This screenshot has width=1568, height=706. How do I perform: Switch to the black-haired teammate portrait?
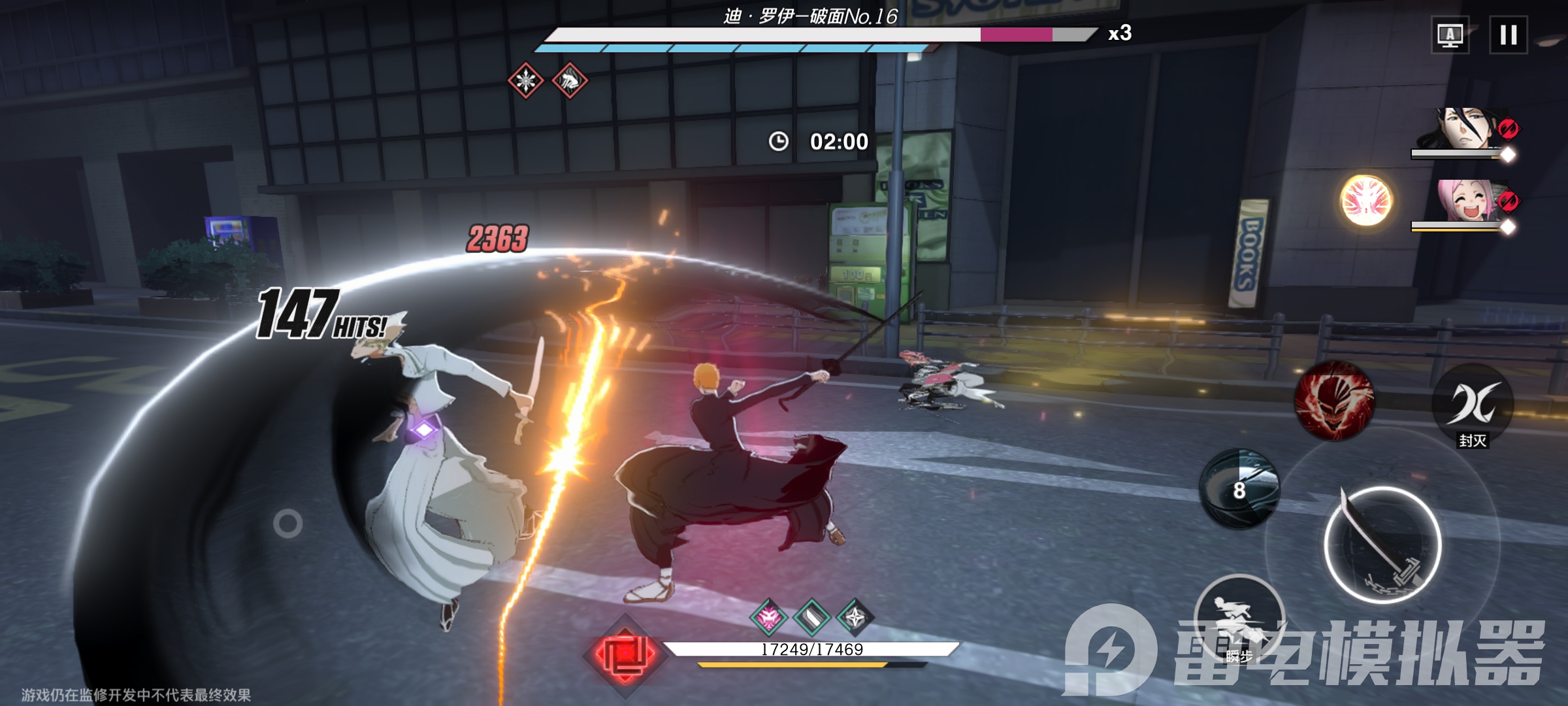1465,129
